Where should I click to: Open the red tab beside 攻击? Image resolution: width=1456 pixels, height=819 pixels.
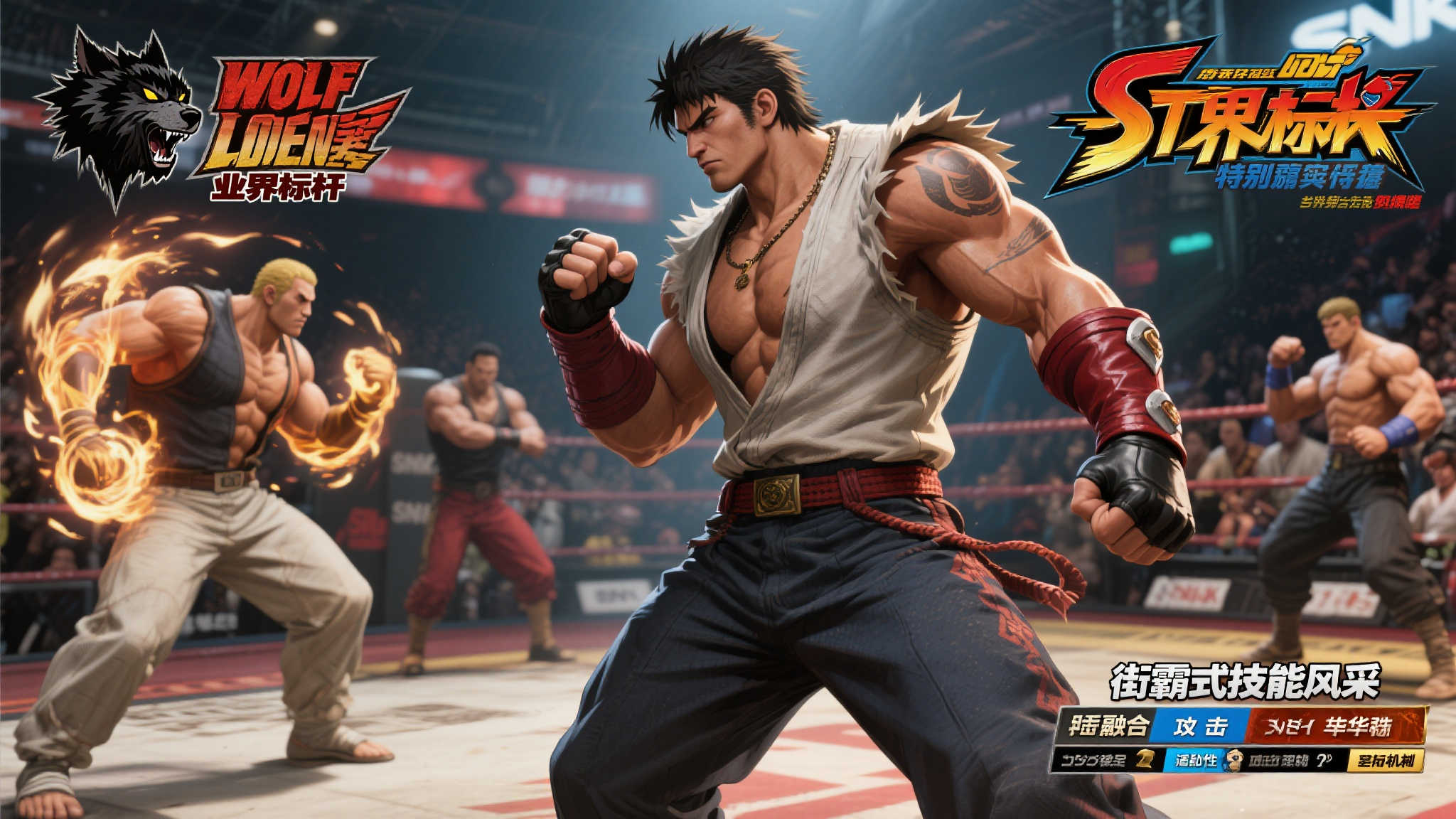pos(1337,725)
